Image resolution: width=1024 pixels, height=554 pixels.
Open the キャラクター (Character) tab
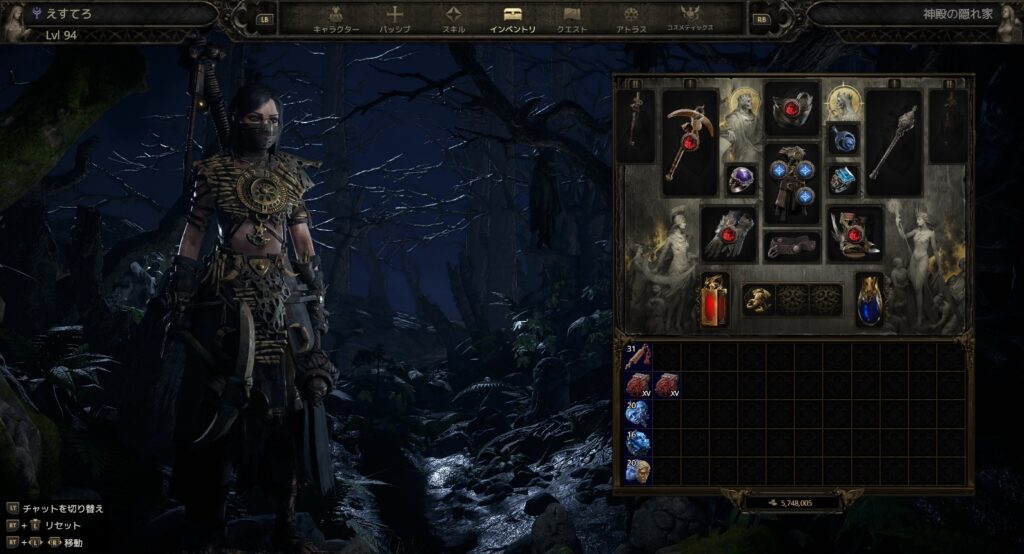tap(335, 19)
